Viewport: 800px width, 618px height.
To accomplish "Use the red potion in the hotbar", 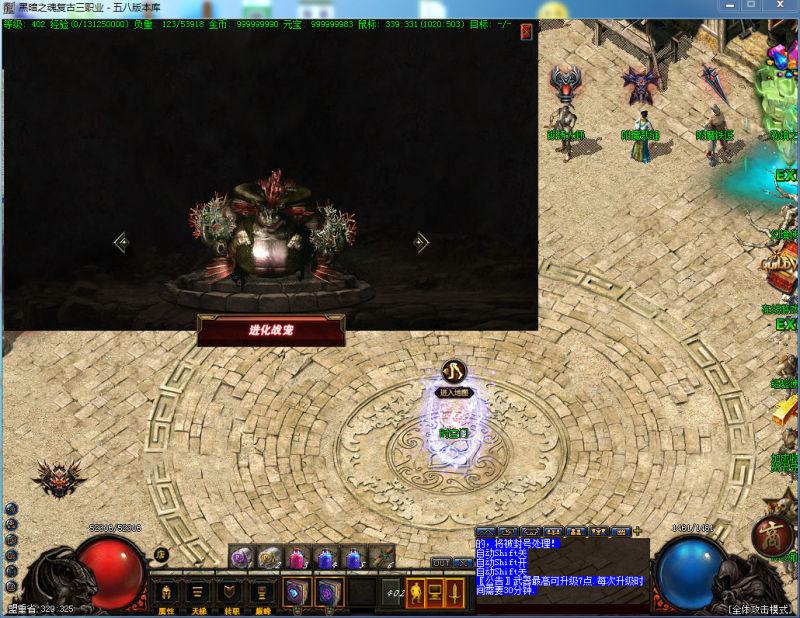I will click(x=298, y=558).
